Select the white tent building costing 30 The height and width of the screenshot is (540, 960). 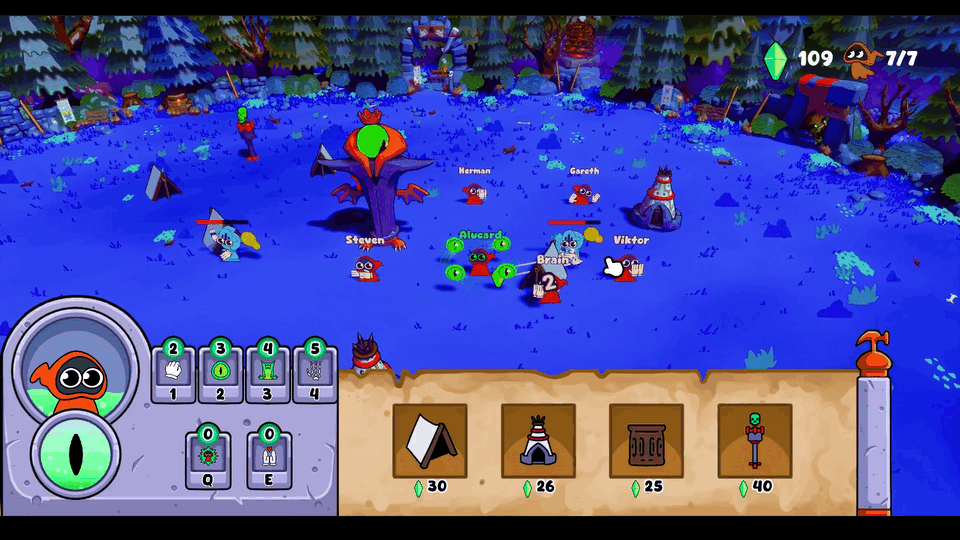[x=430, y=441]
